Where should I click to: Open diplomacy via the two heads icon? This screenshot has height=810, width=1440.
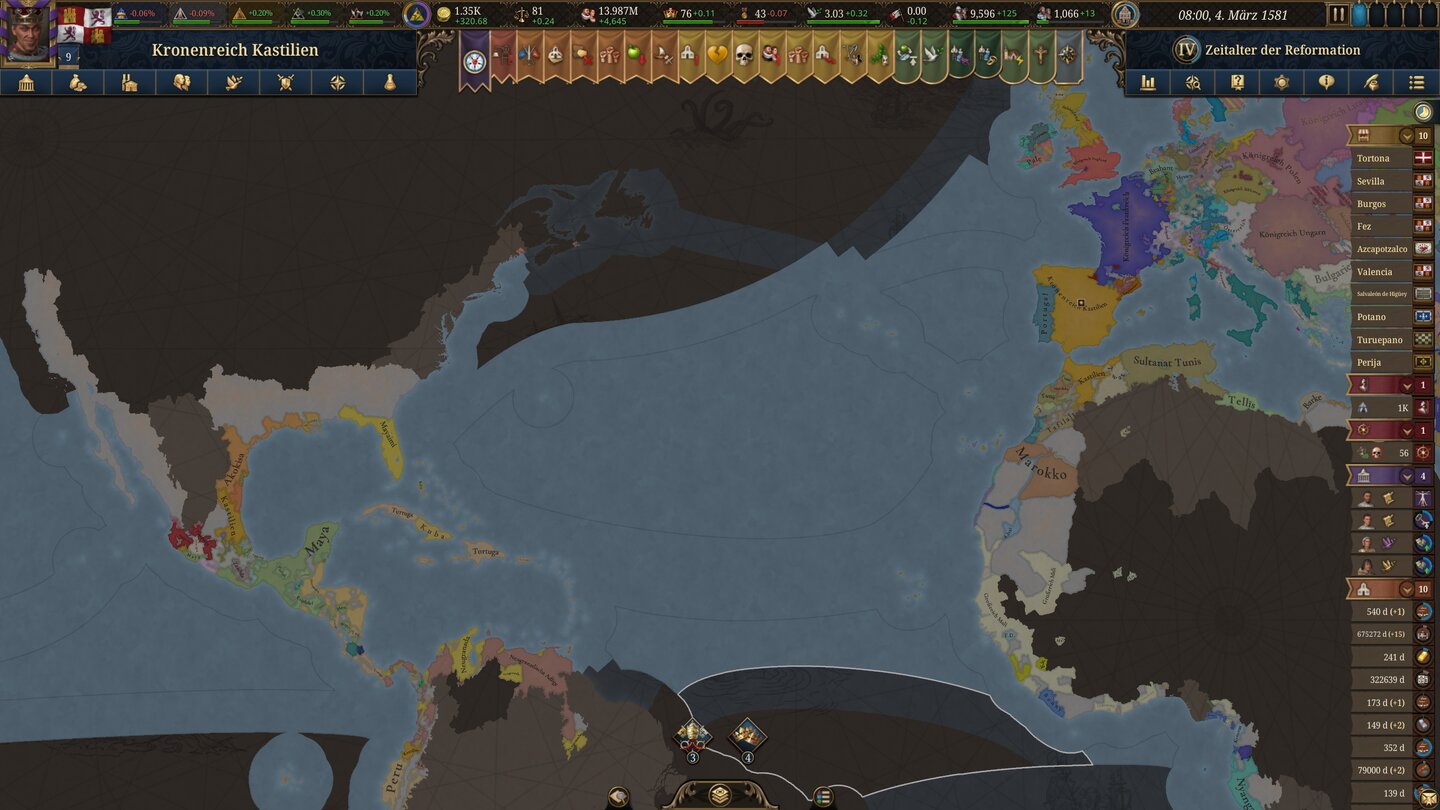[181, 82]
